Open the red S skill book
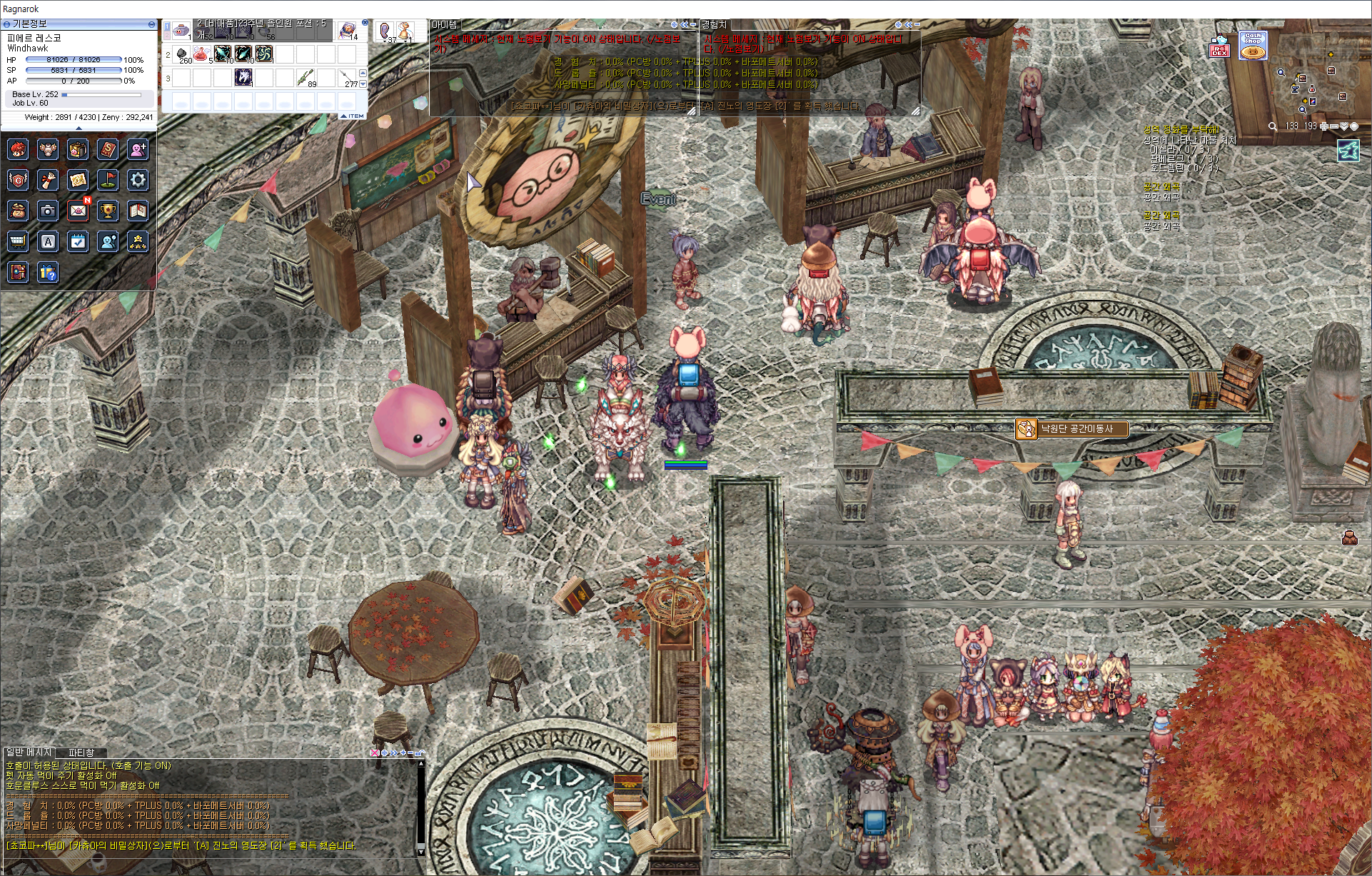This screenshot has height=876, width=1372. tap(108, 149)
